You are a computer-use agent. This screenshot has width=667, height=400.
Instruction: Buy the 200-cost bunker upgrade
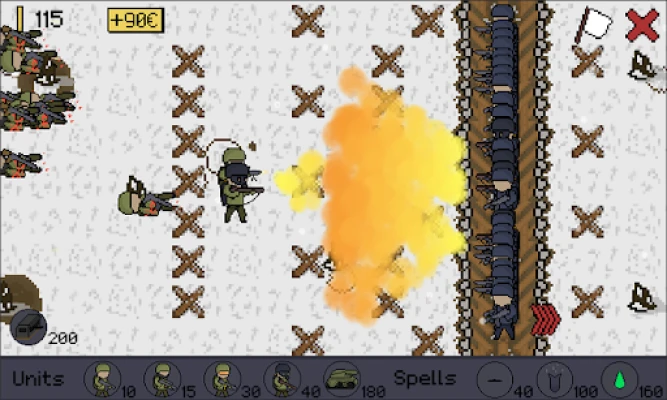pos(27,327)
